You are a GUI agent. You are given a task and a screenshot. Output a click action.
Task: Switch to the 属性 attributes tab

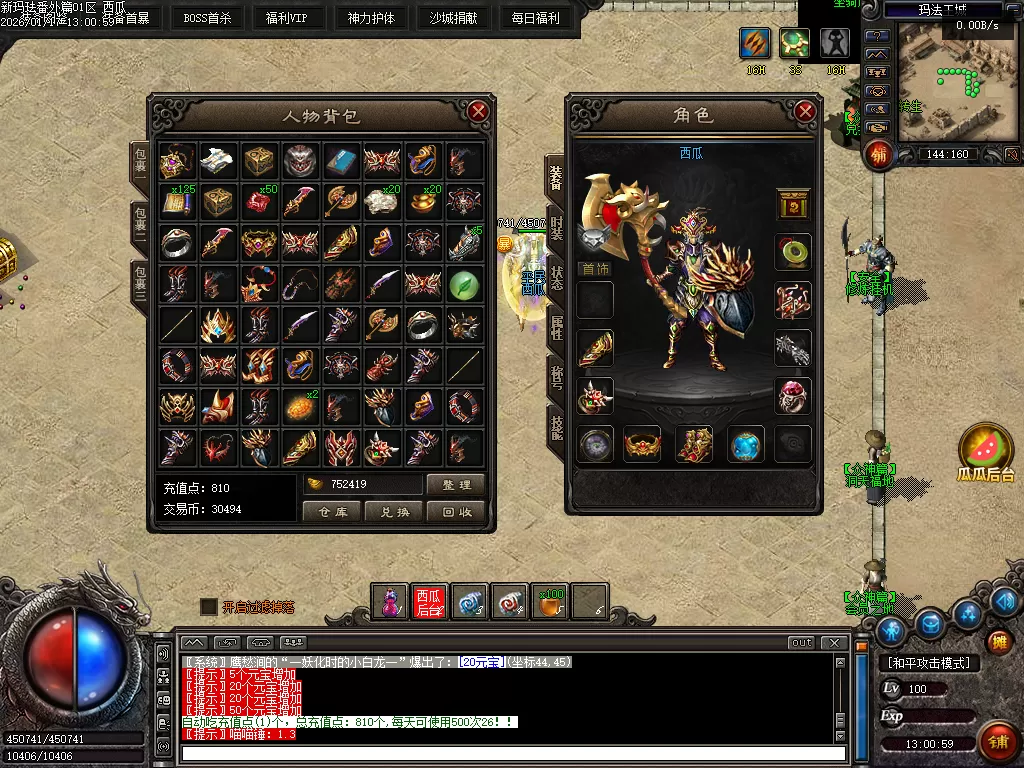pos(556,327)
